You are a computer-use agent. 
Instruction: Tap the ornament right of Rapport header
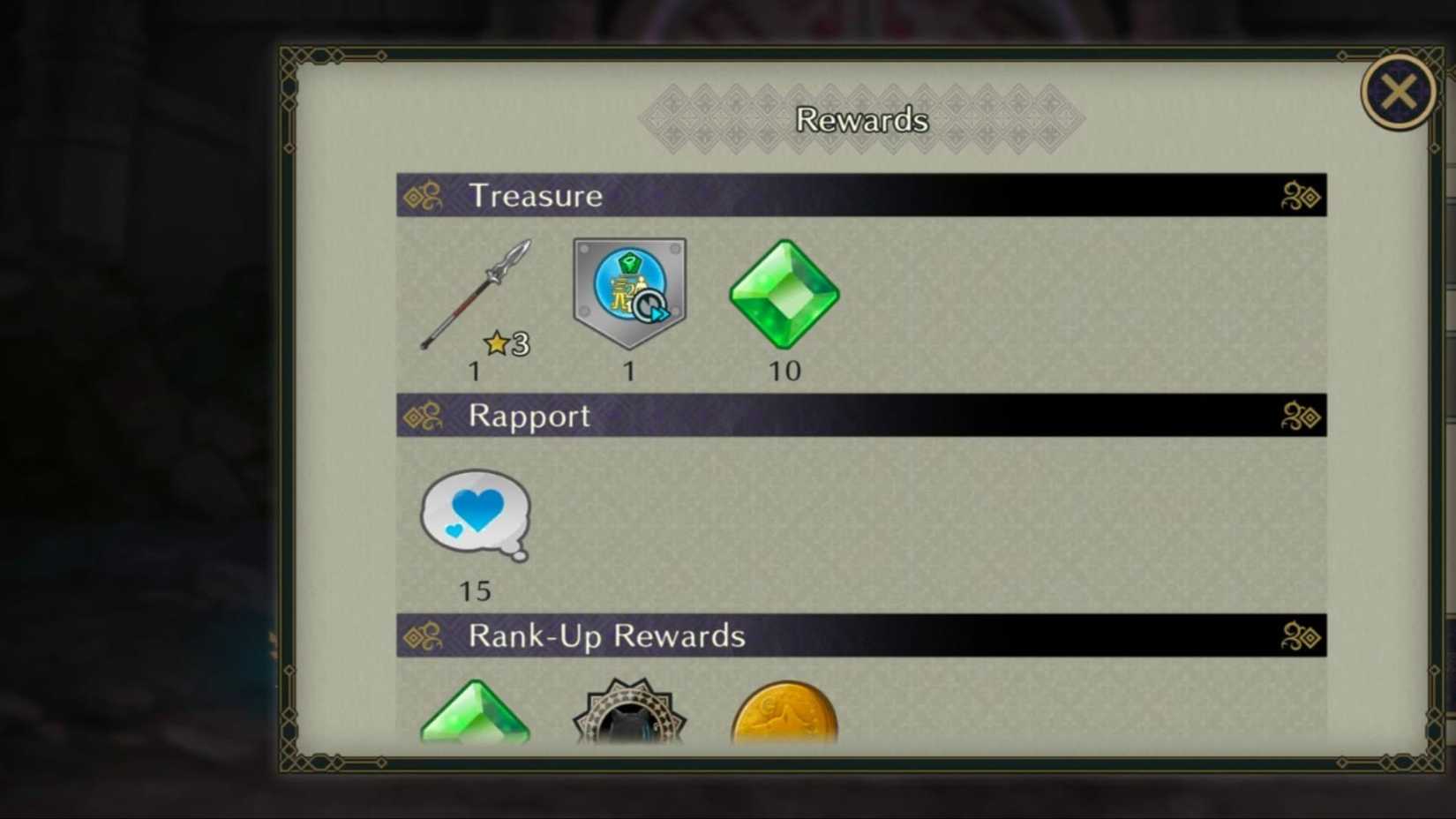(x=1300, y=417)
